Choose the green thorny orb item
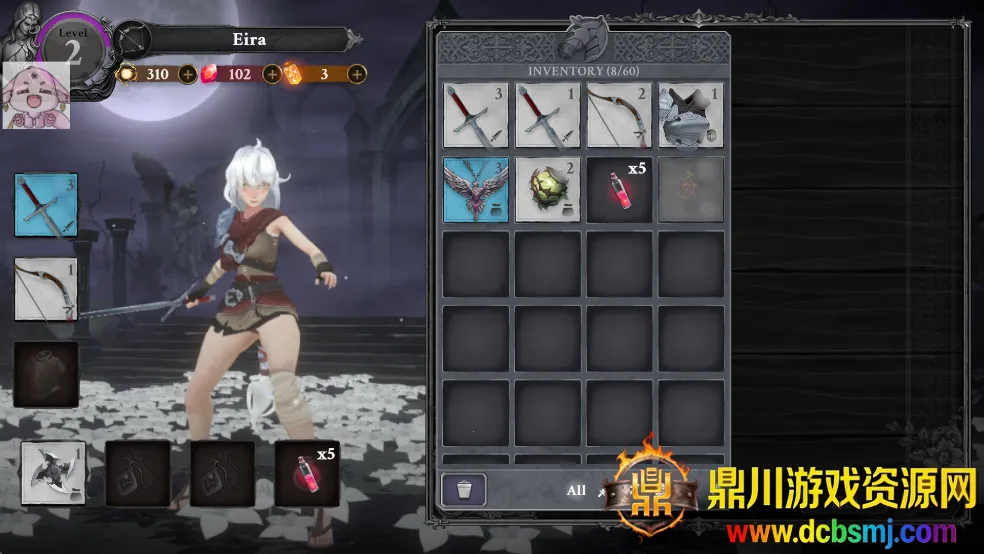984x554 pixels. [548, 189]
